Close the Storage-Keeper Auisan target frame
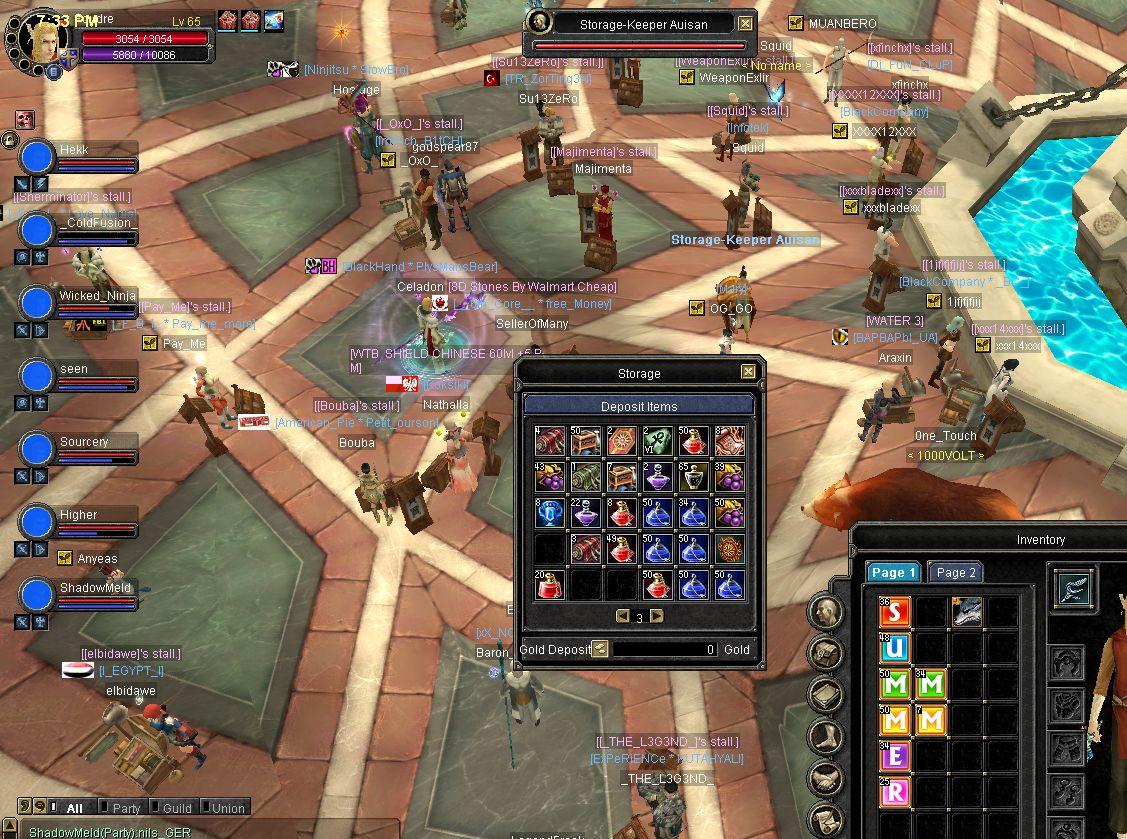The width and height of the screenshot is (1127, 839). (746, 23)
